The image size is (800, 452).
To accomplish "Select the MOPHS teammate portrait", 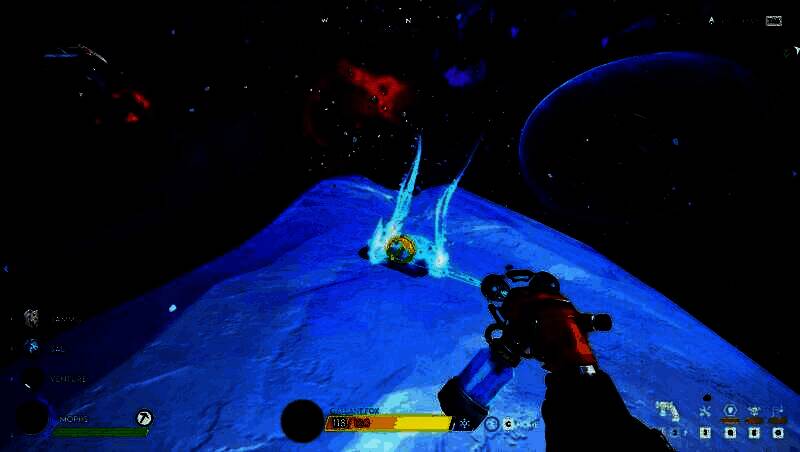I will point(30,416).
